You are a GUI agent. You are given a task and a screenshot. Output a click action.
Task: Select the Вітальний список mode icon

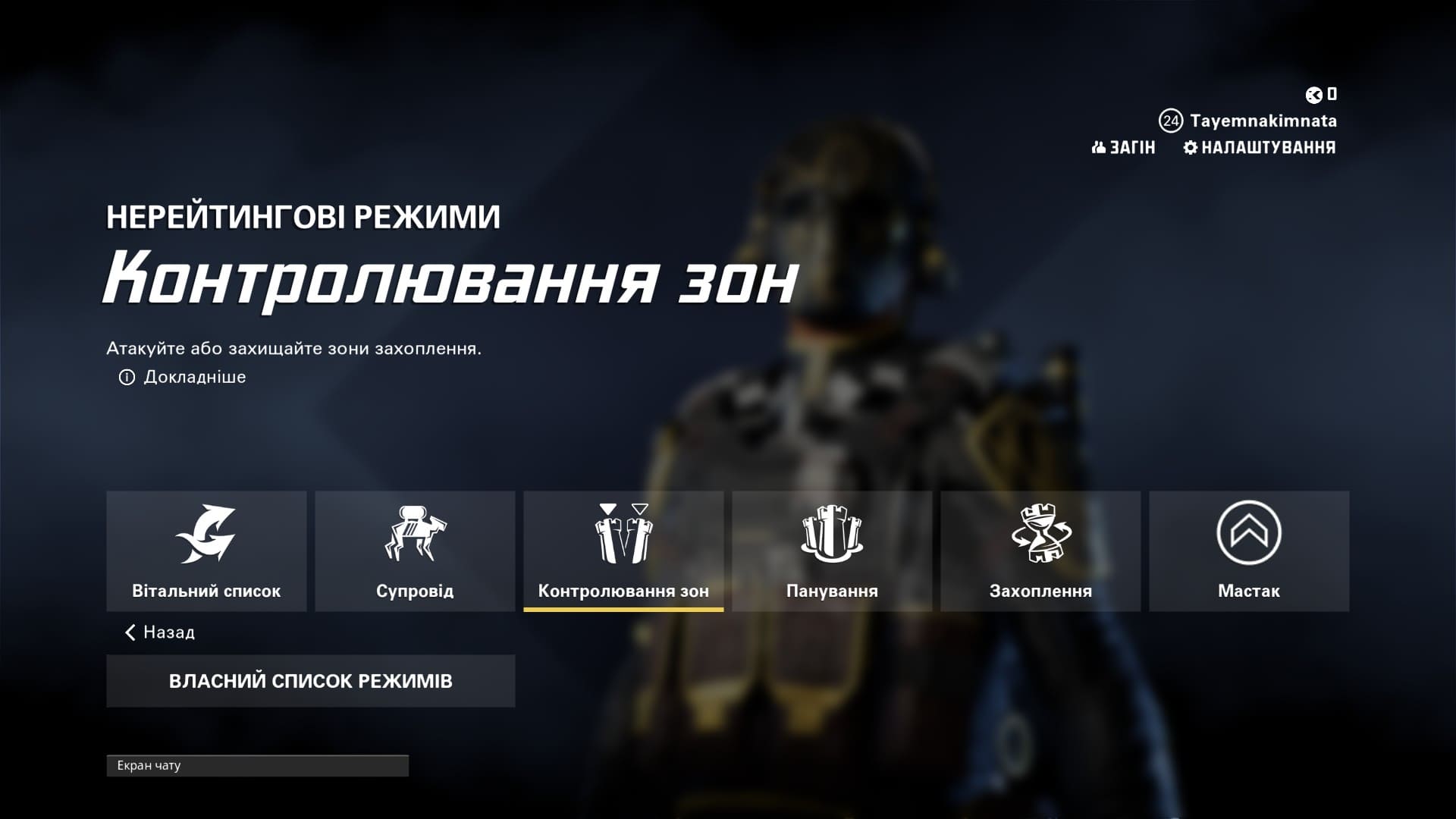coord(208,535)
